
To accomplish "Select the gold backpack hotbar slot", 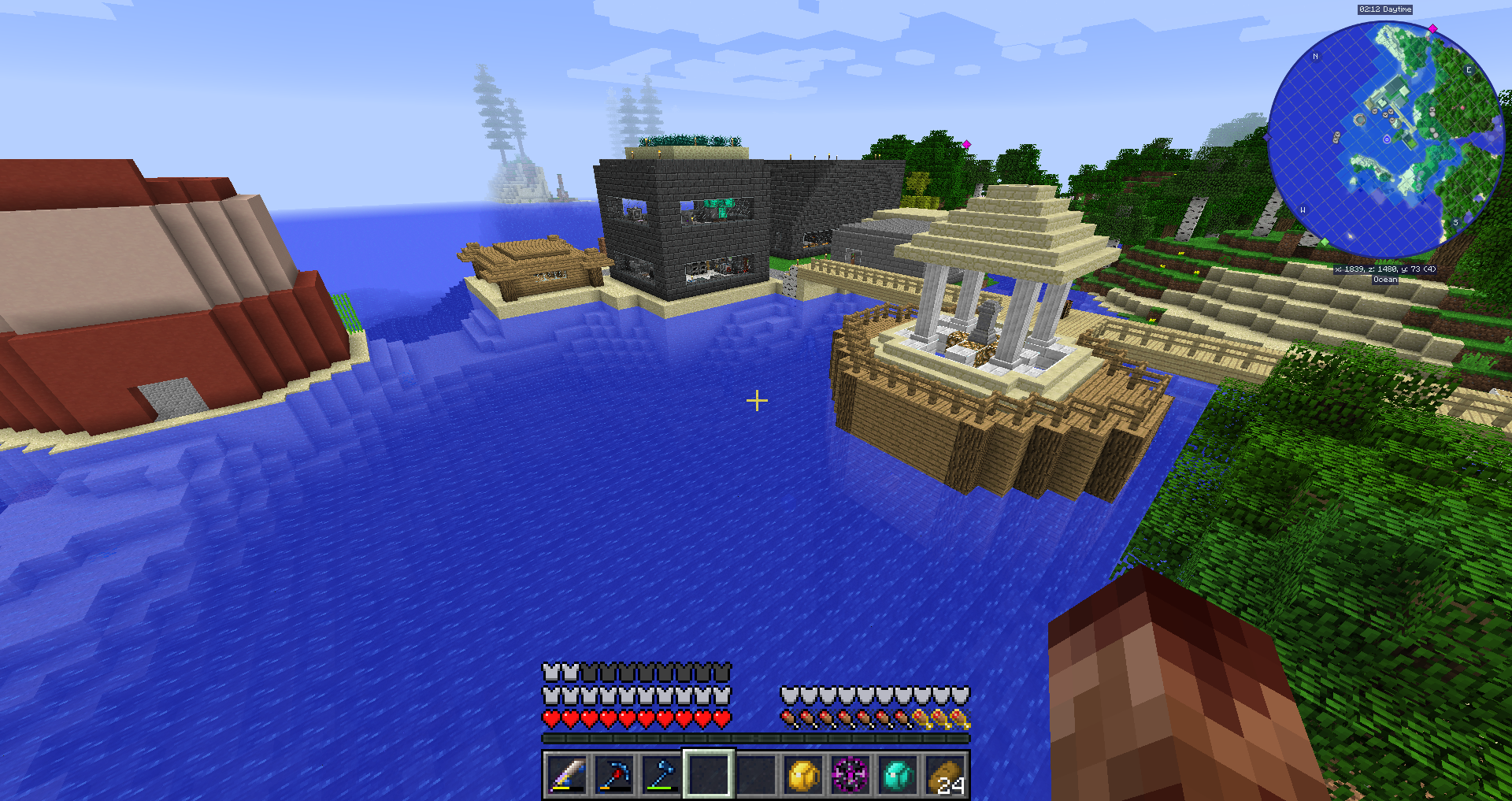I will [803, 775].
